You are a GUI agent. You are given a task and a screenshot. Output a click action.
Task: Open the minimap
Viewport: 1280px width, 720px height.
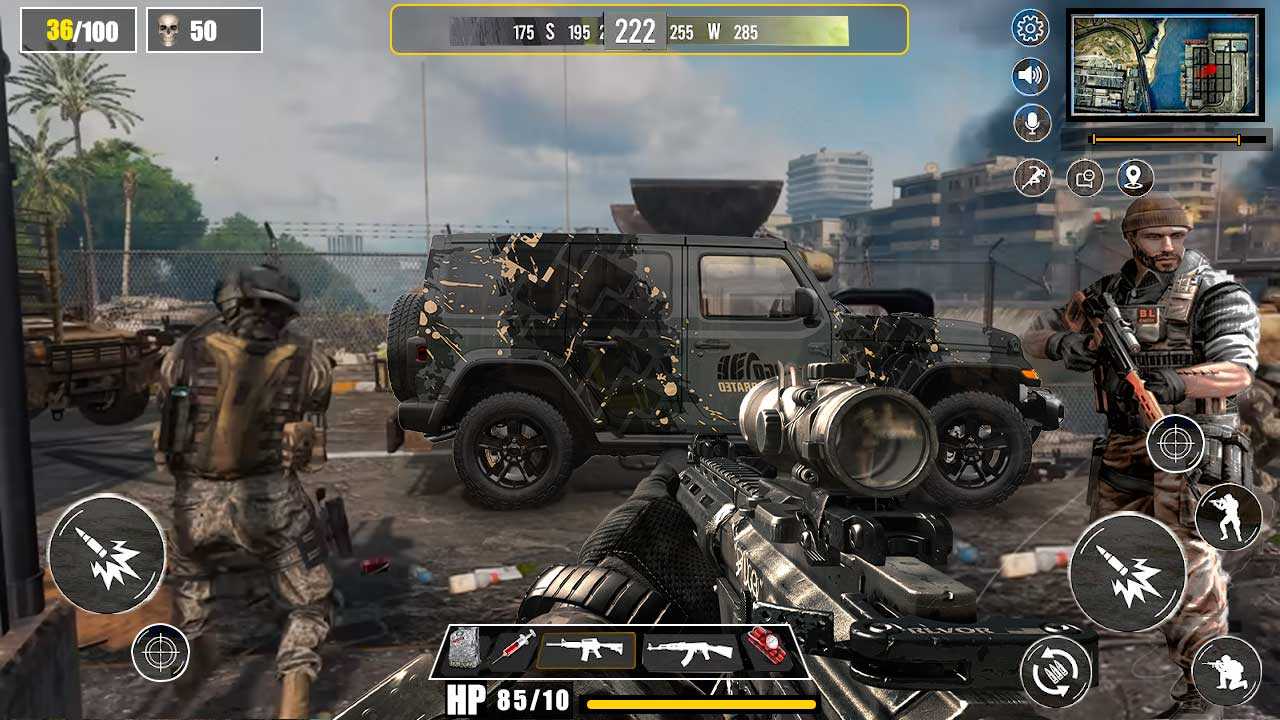pos(1165,65)
